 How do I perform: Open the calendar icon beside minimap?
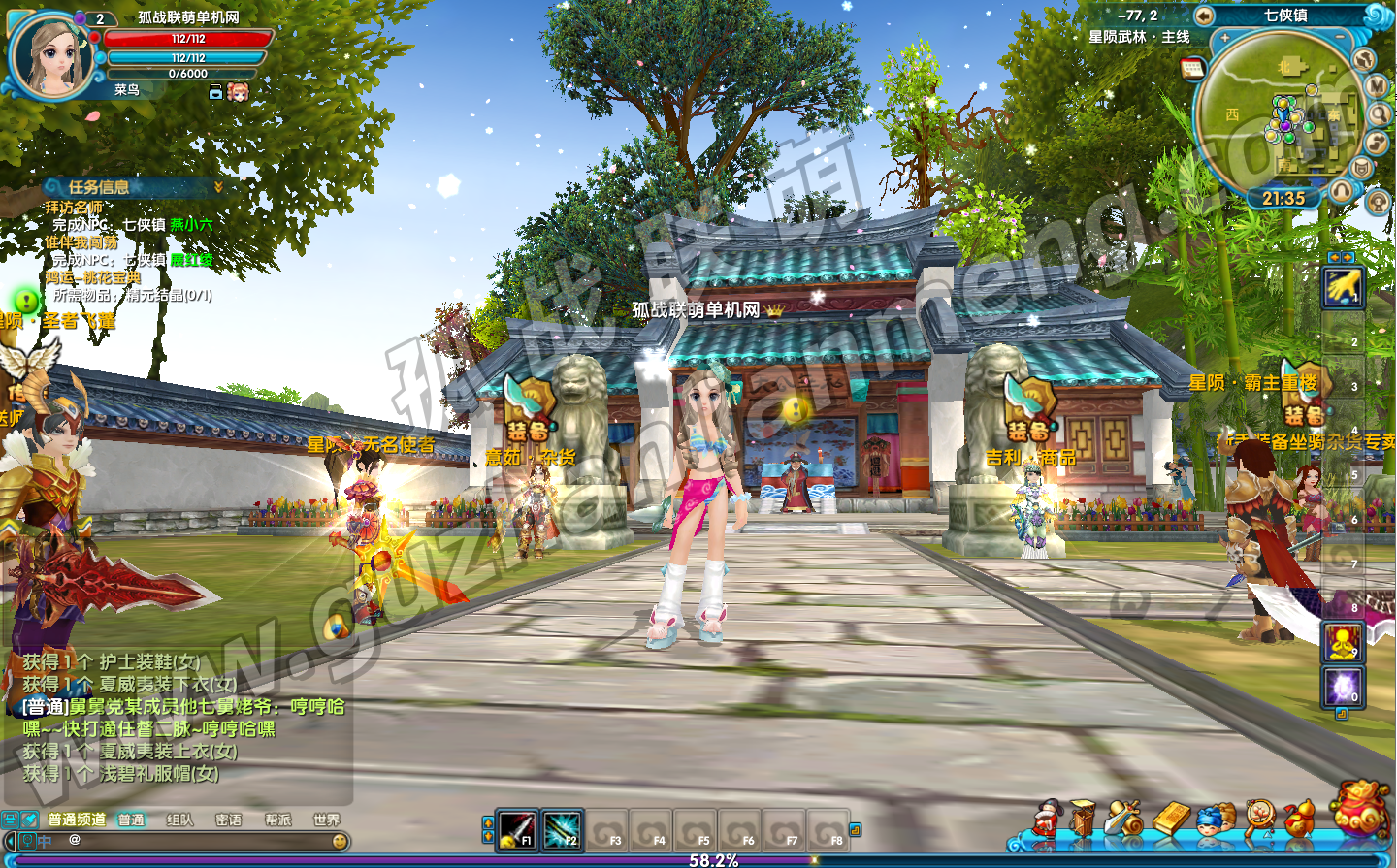(1192, 68)
